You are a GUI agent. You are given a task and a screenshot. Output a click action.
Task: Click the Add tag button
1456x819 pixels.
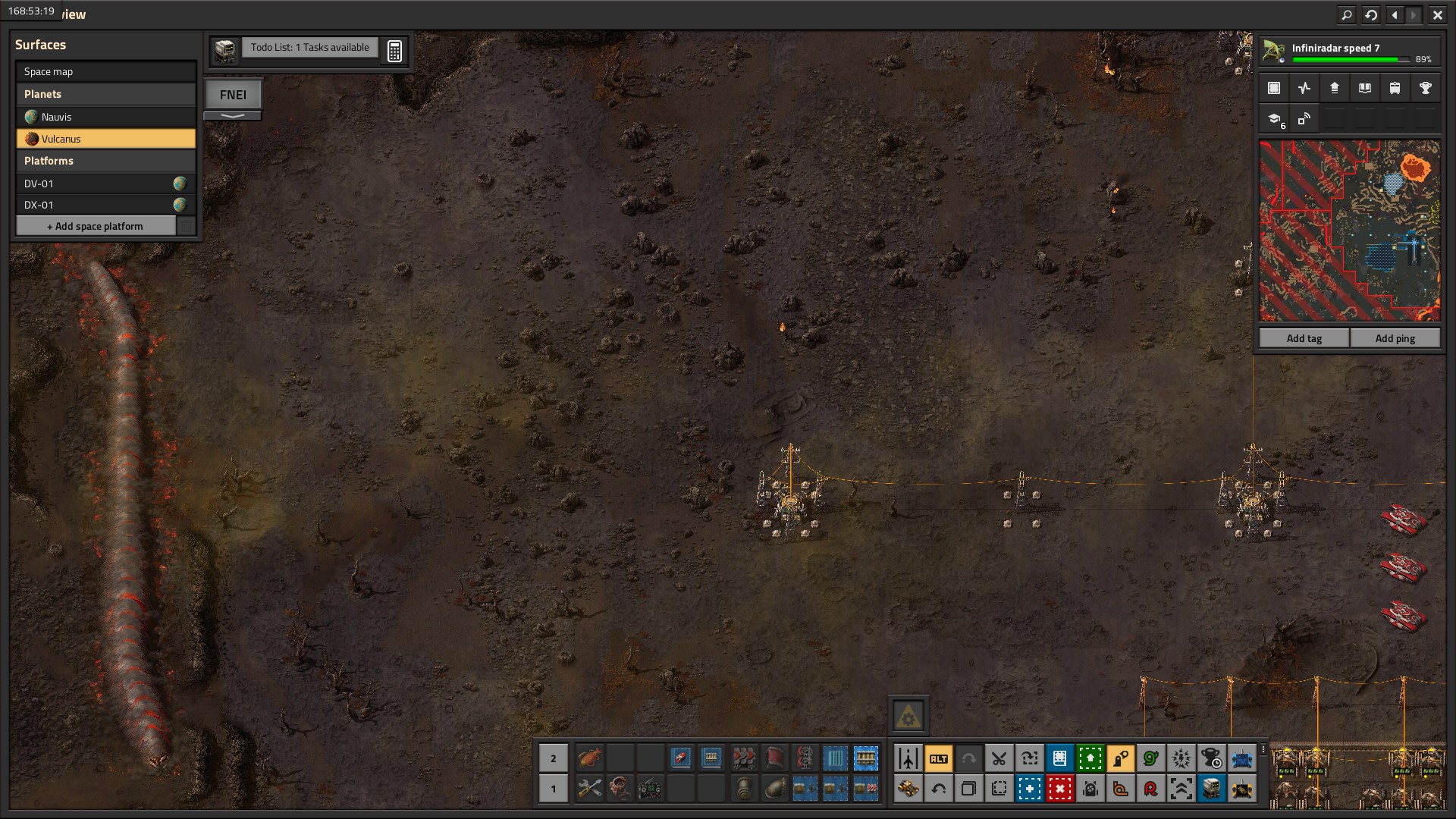1304,338
